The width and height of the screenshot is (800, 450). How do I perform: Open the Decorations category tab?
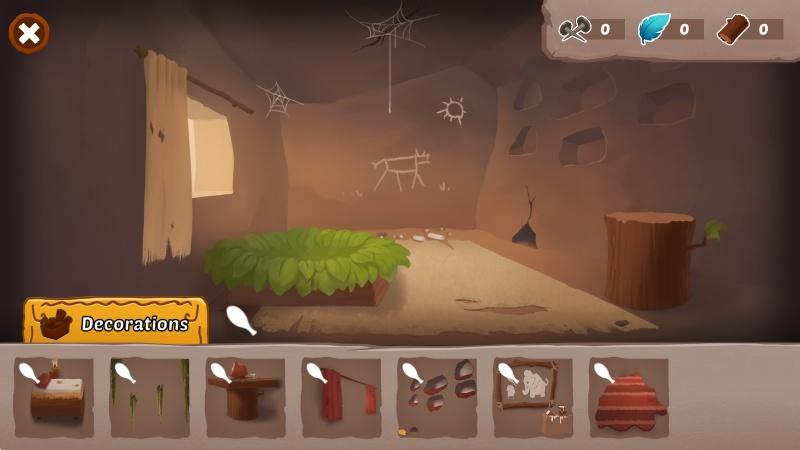point(116,323)
